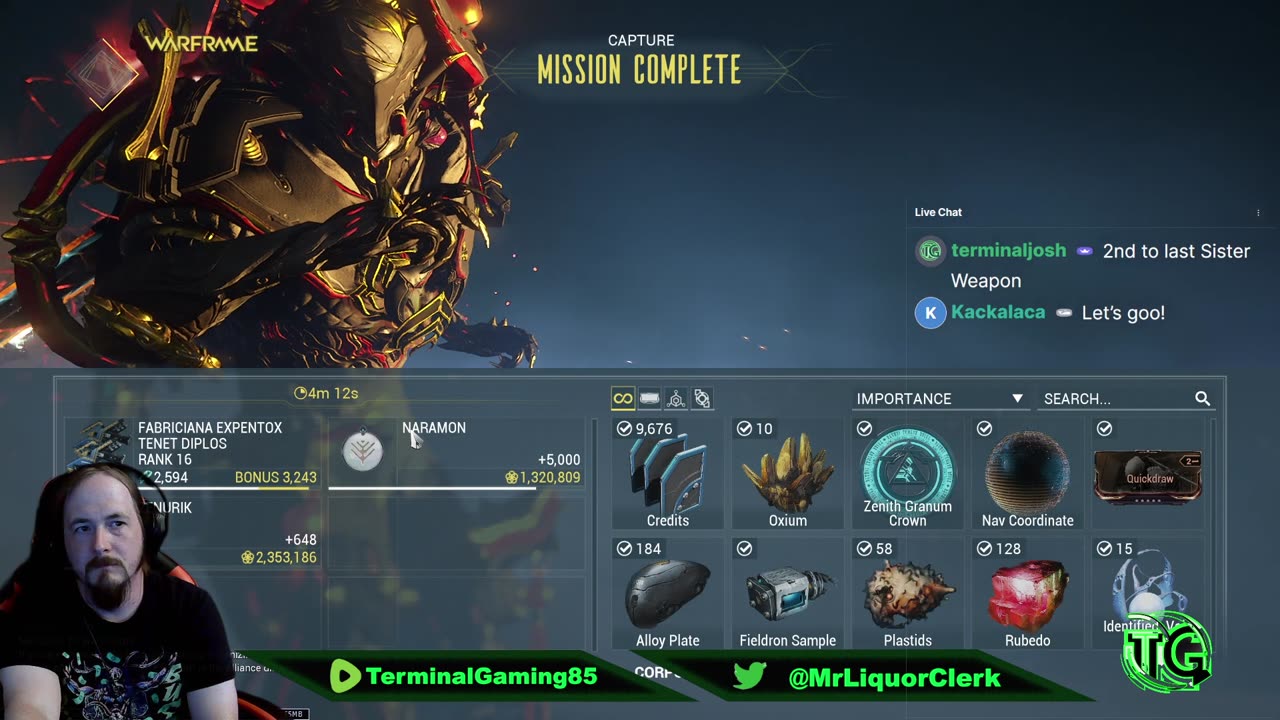Image resolution: width=1280 pixels, height=720 pixels.
Task: Switch to the mods filter tab
Action: (x=650, y=399)
